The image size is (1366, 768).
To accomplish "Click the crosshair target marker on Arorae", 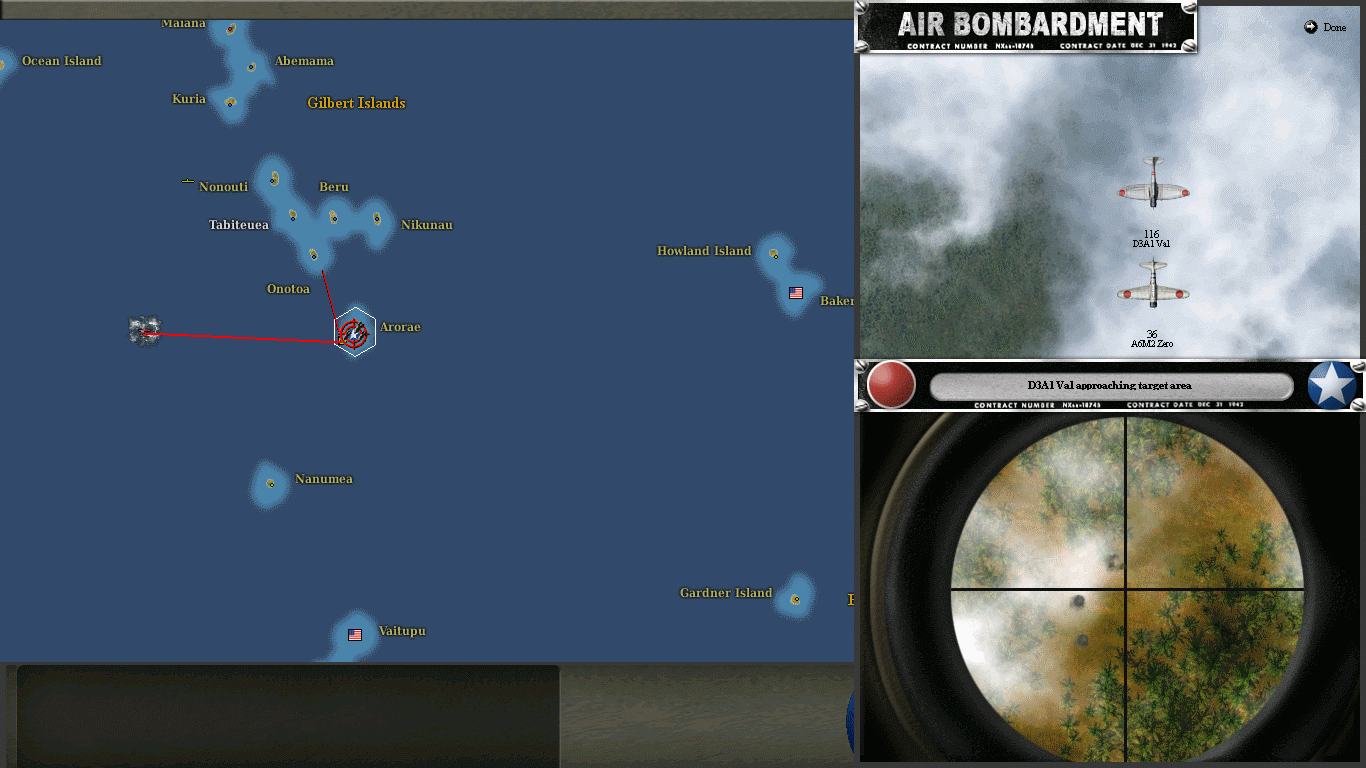I will pyautogui.click(x=352, y=330).
